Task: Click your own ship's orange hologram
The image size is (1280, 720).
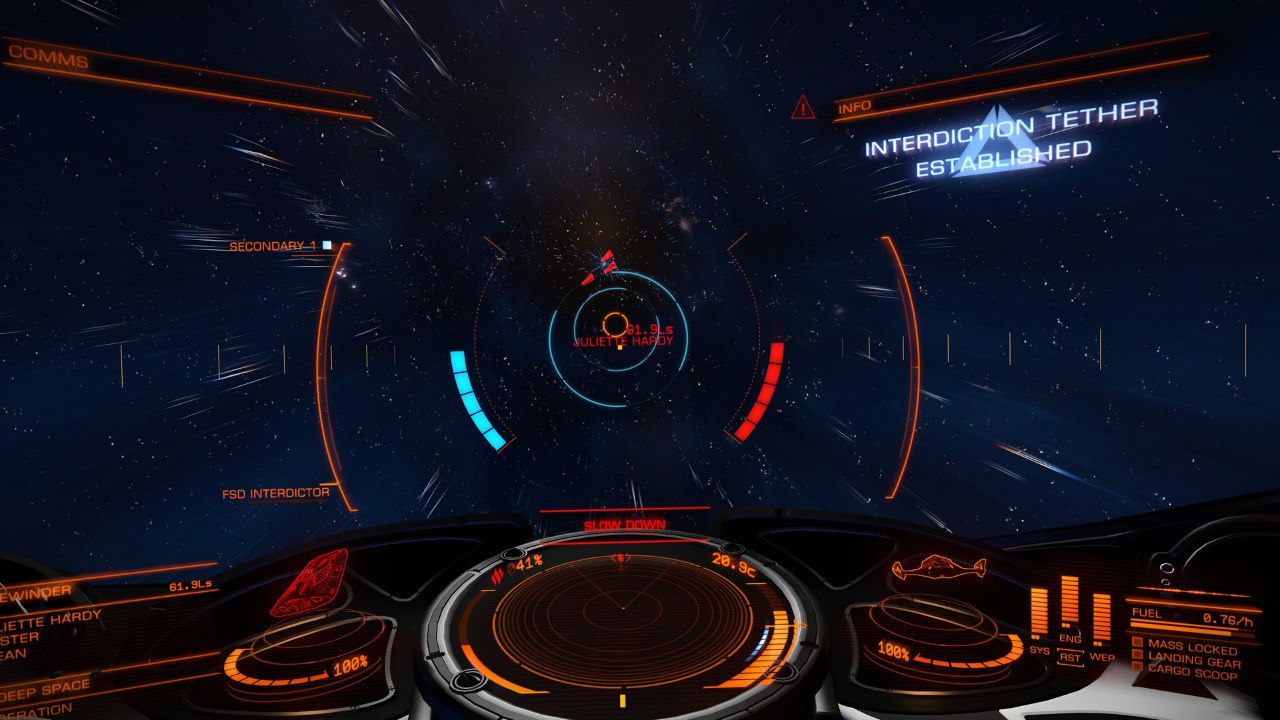Action: tap(938, 568)
